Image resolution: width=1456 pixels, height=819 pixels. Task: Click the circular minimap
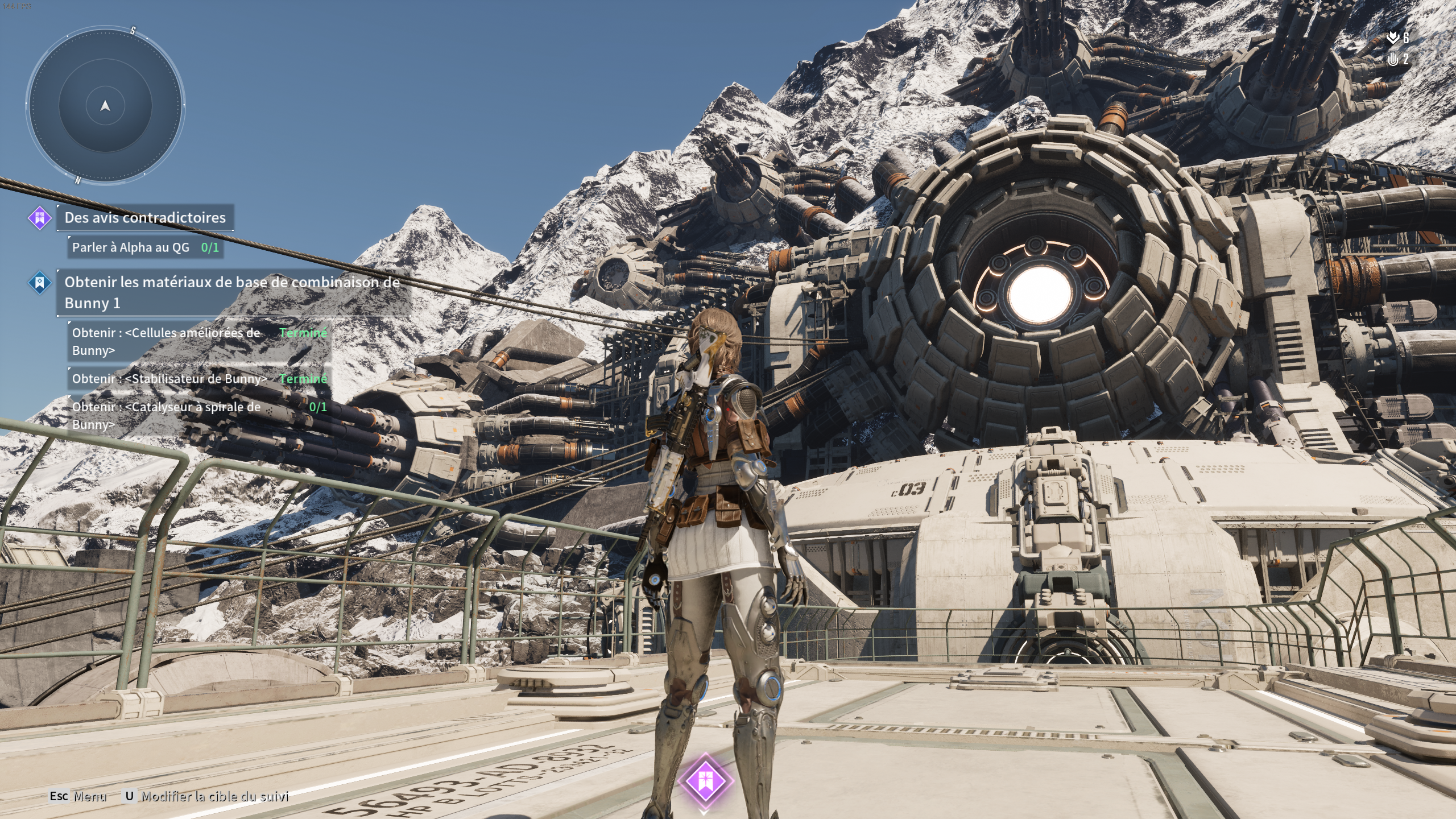click(x=105, y=106)
